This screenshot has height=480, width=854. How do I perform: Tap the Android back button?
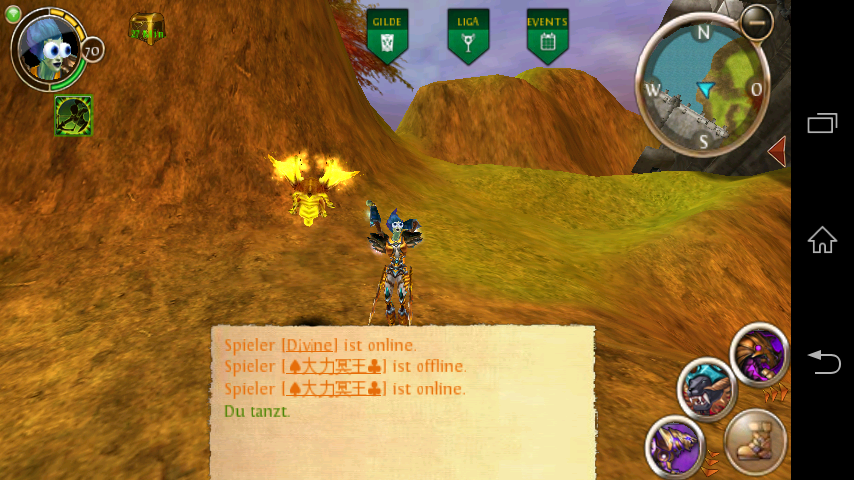(822, 361)
